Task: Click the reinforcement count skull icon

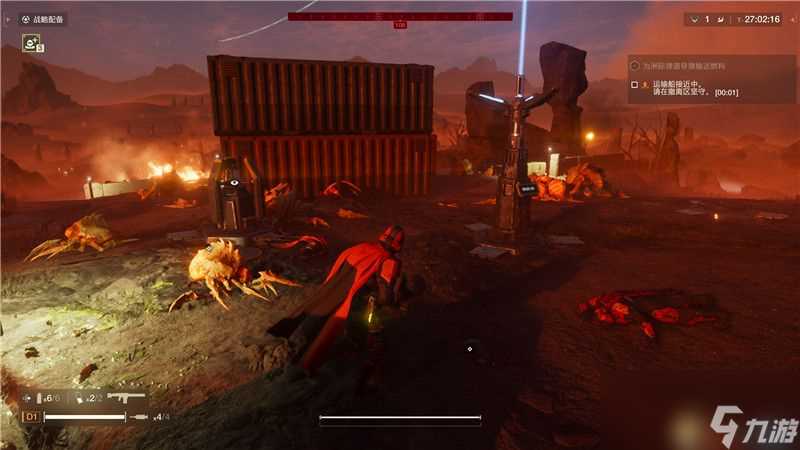Action: pos(693,19)
